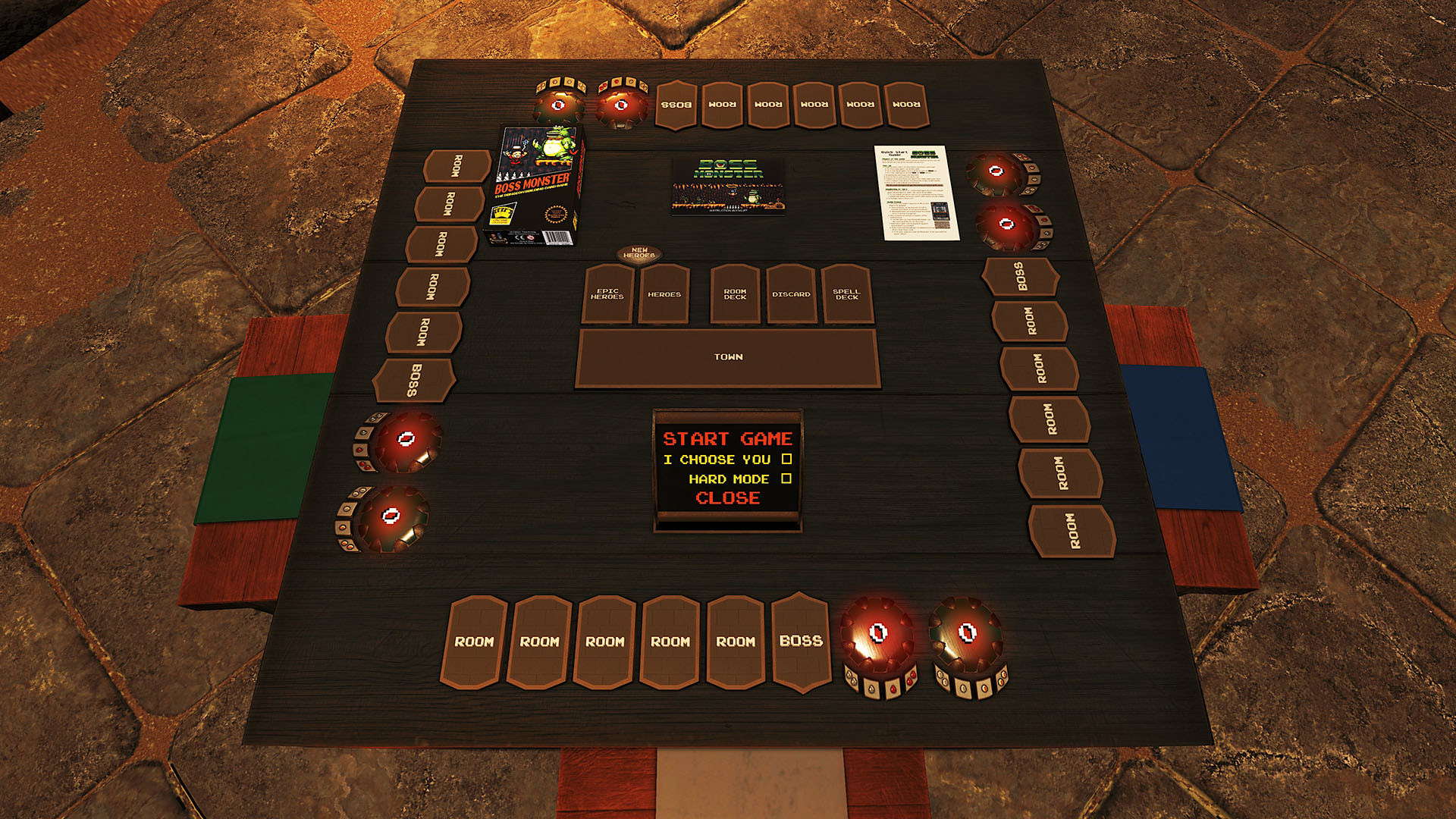
Task: Click the SPELL DECK placement slot
Action: tap(848, 294)
